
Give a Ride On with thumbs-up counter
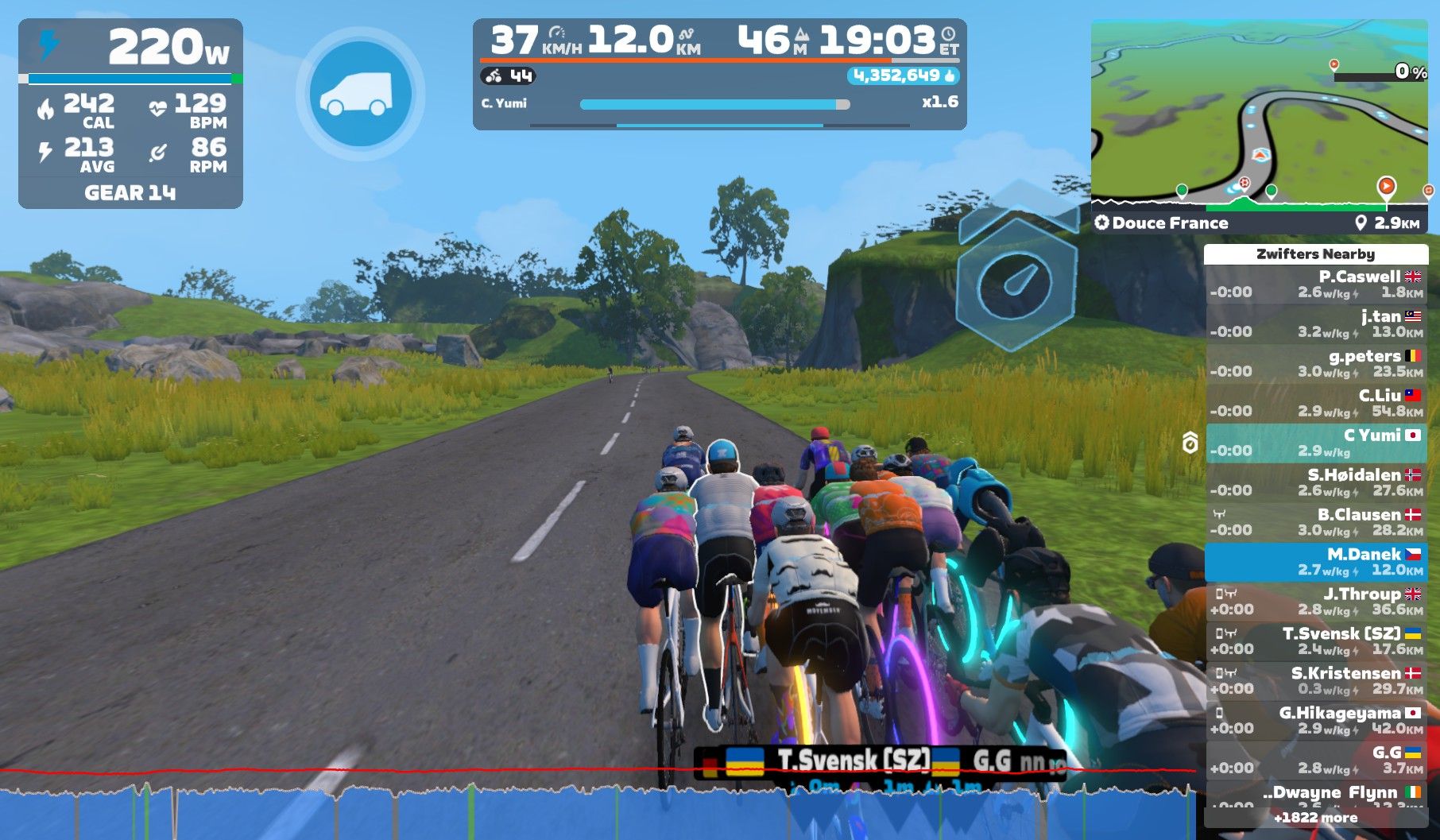[904, 76]
